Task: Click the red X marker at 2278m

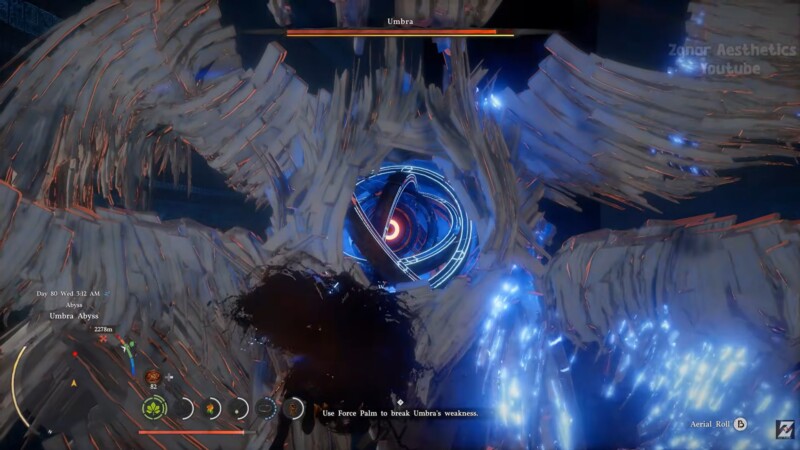Action: click(x=102, y=339)
